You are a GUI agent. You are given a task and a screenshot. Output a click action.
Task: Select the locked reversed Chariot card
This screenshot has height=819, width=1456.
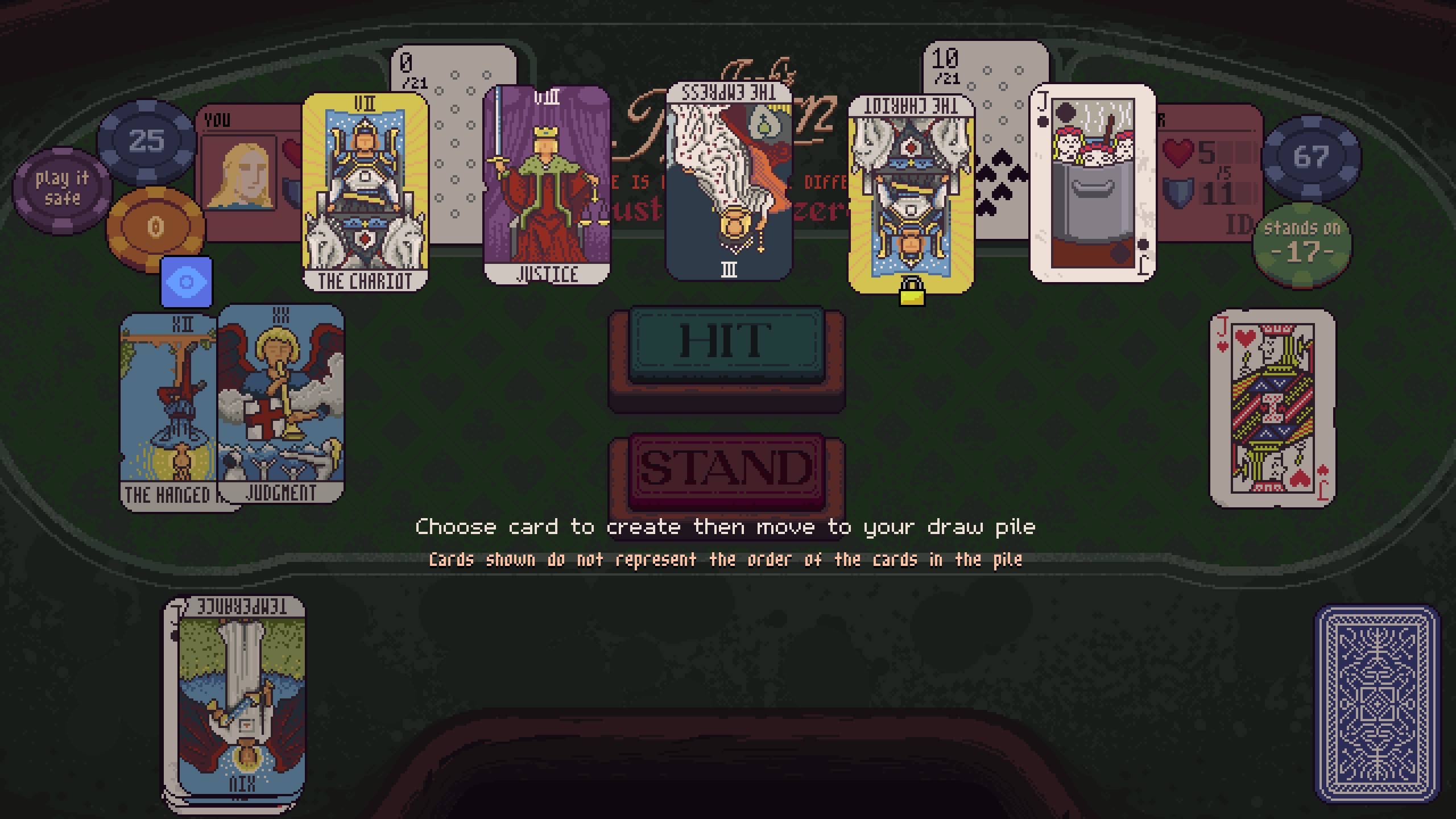(911, 193)
